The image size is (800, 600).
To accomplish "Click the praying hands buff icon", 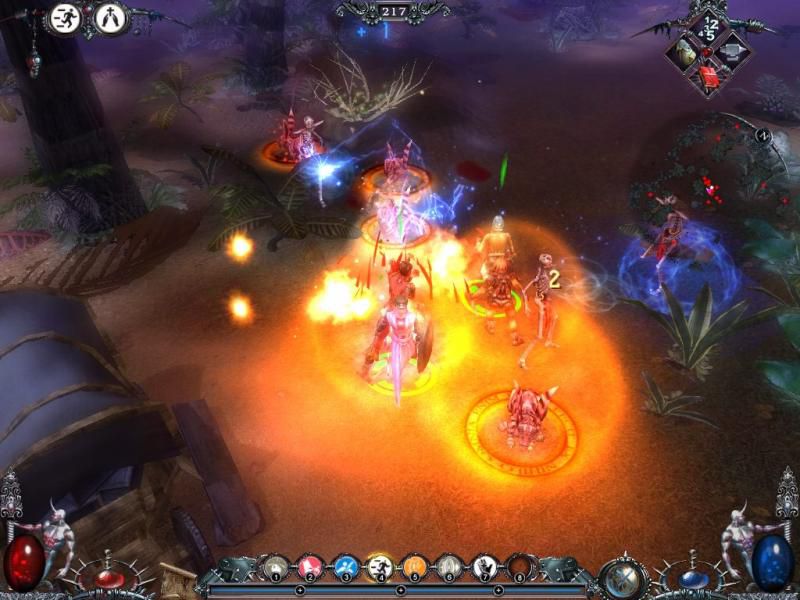I will tap(110, 19).
